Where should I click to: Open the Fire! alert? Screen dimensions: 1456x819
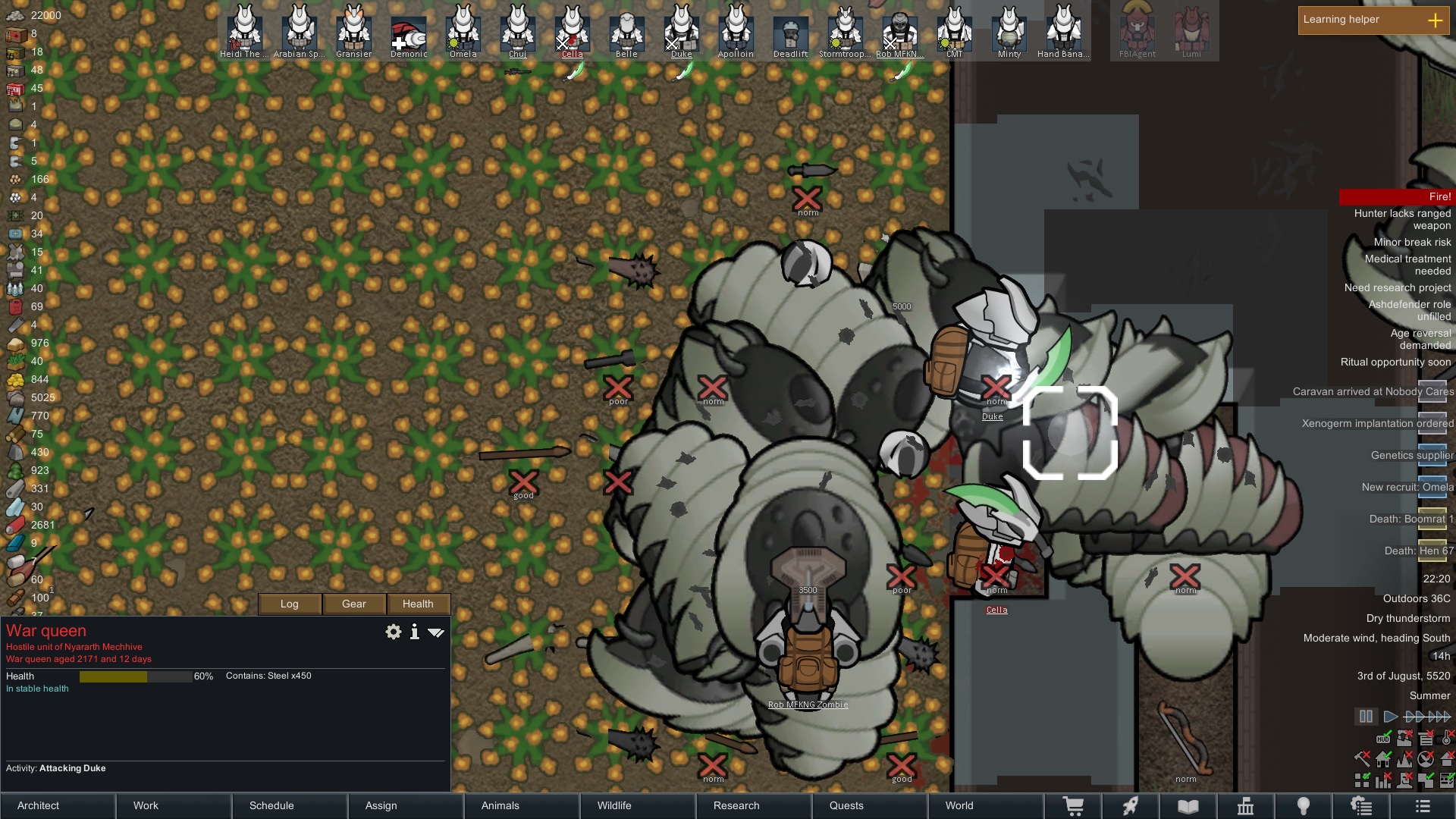click(x=1397, y=197)
